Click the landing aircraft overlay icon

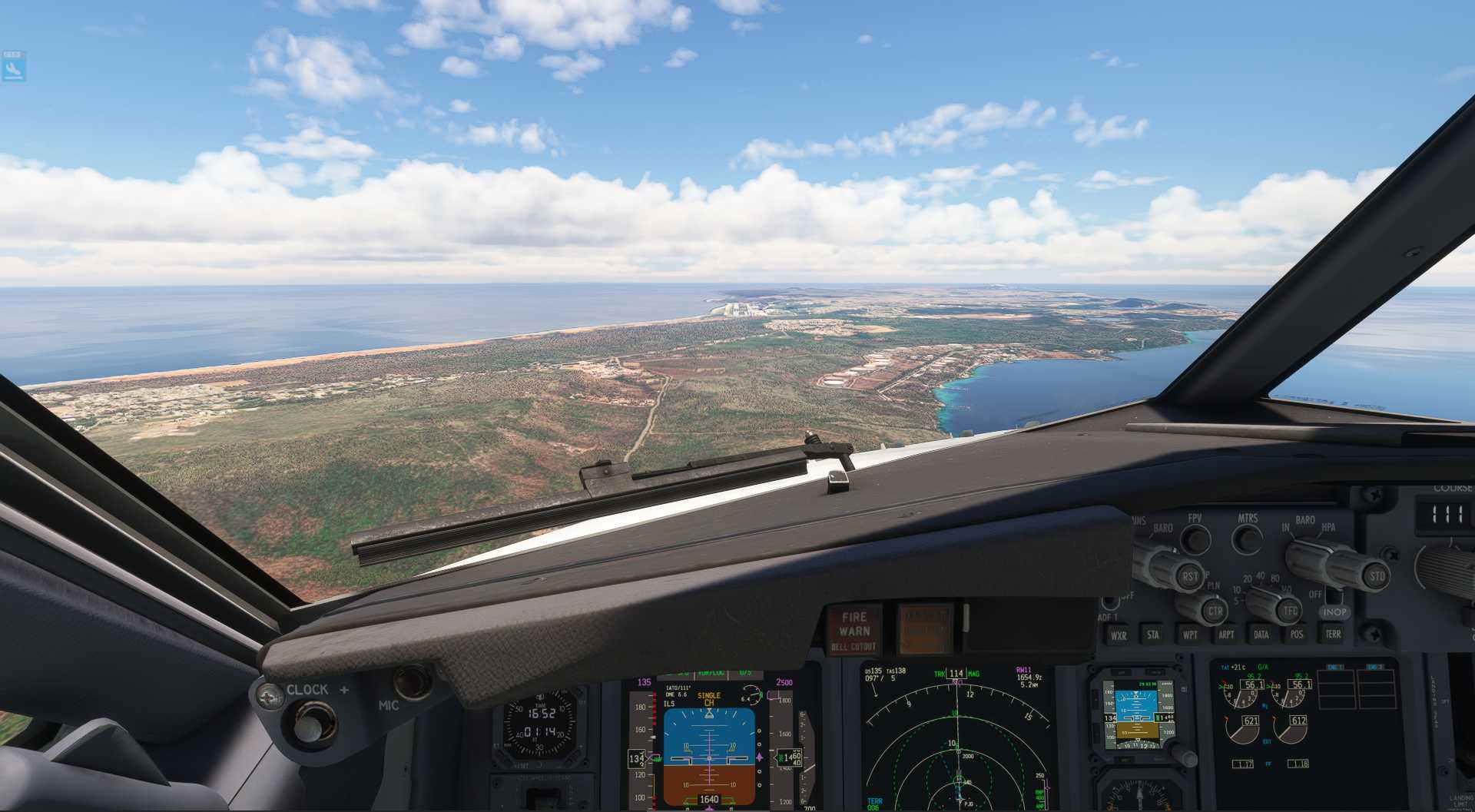coord(13,69)
